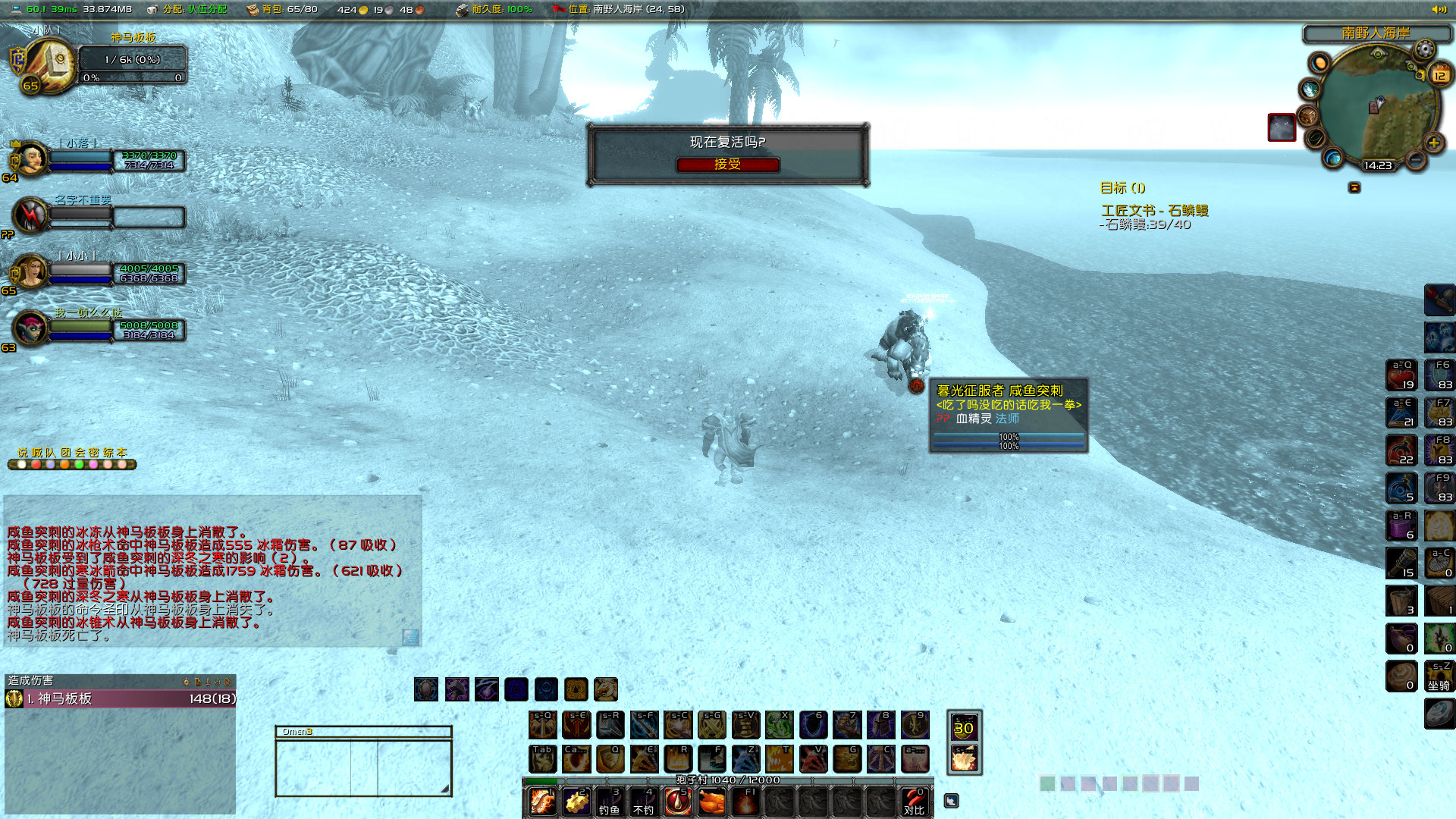1456x819 pixels.
Task: Toggle the 不钓 action button
Action: point(642,803)
